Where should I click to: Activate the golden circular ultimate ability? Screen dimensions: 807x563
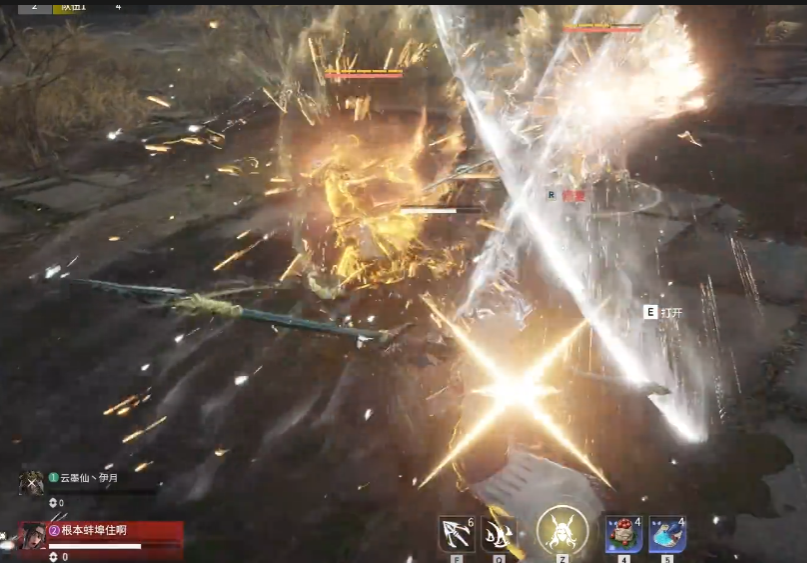(x=562, y=530)
